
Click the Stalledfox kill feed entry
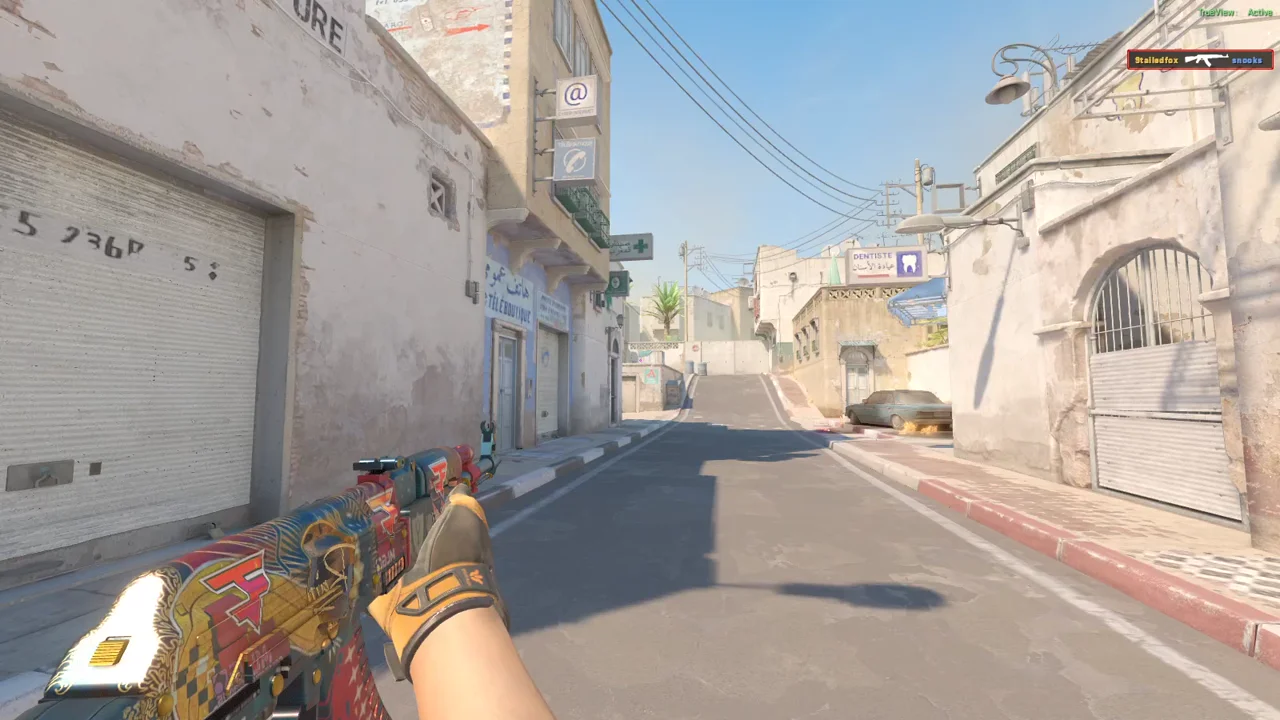(x=1156, y=60)
